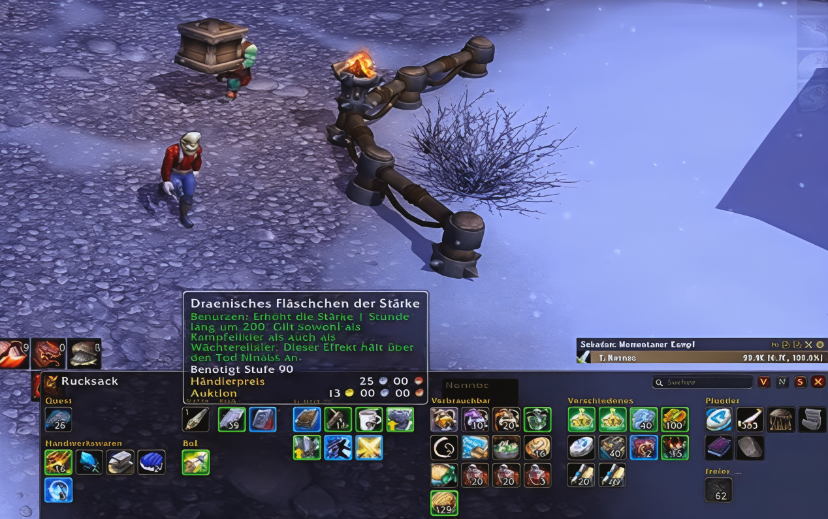Select the BoE item with green border

pos(196,462)
